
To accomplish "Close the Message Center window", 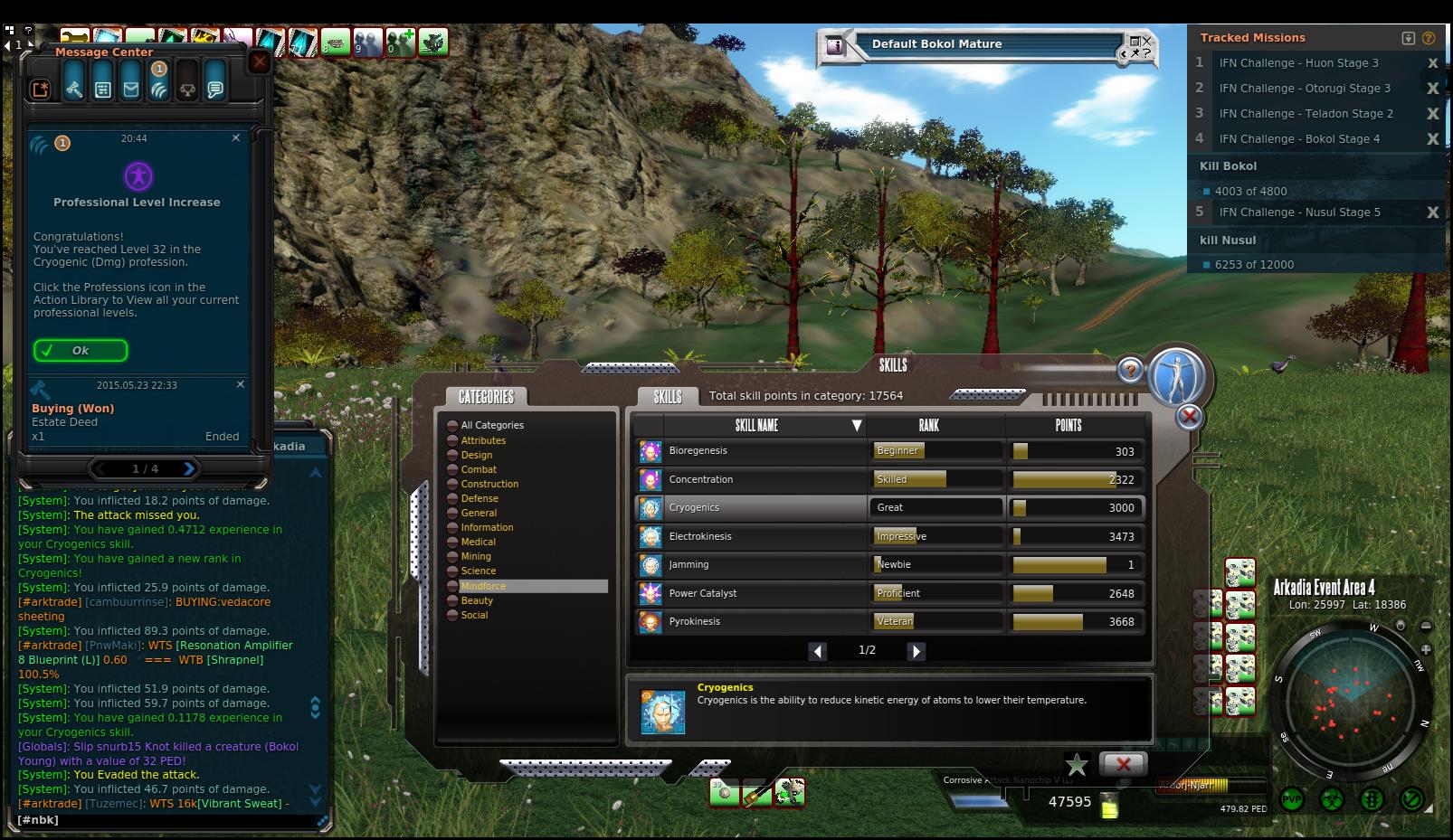I will [259, 61].
